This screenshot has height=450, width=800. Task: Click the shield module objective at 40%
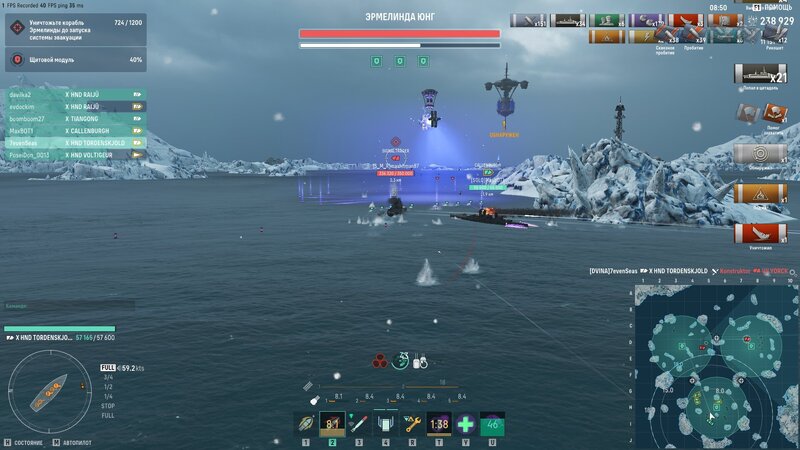click(75, 60)
